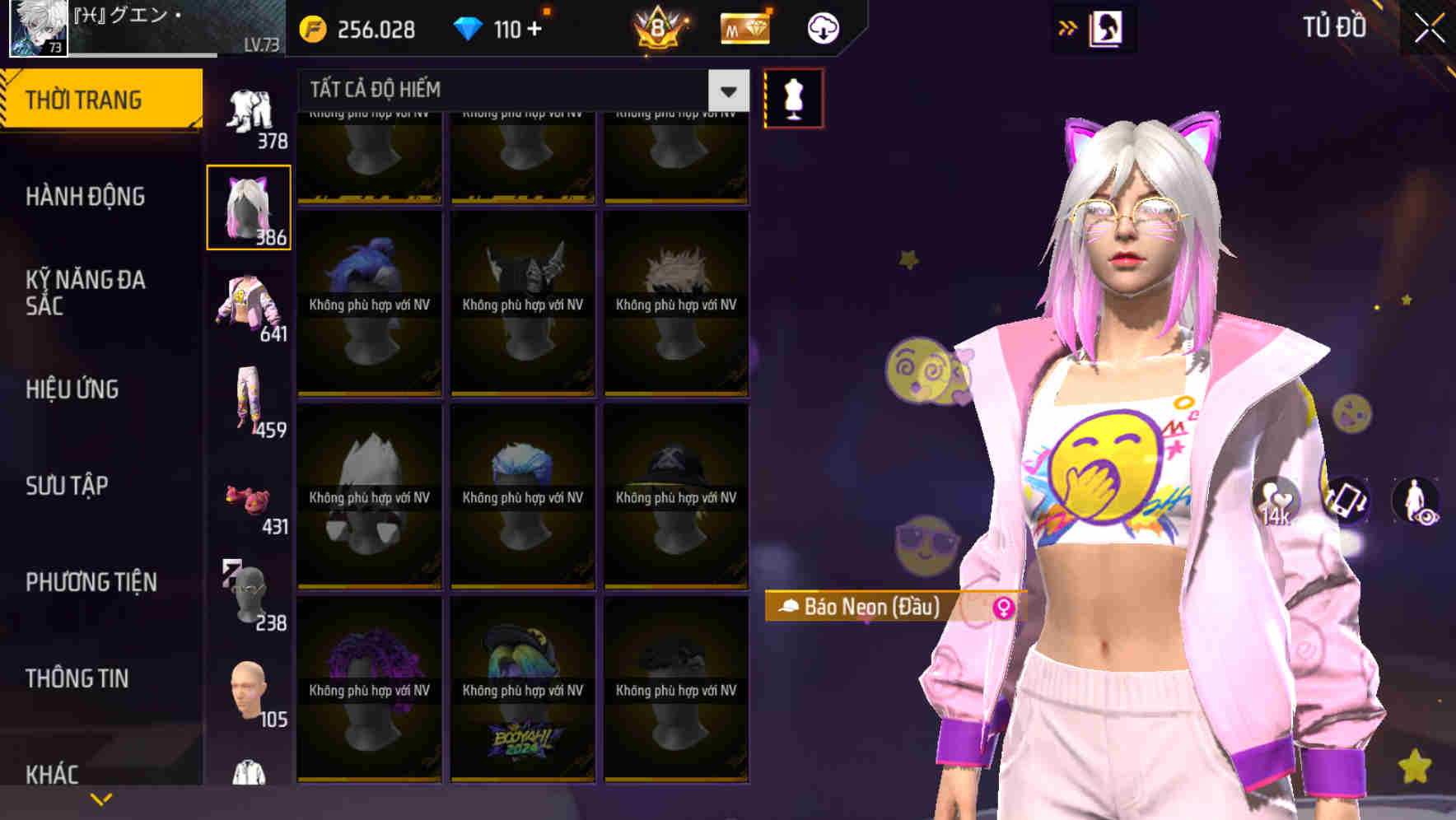Select the M diamond membership card icon

pyautogui.click(x=744, y=28)
